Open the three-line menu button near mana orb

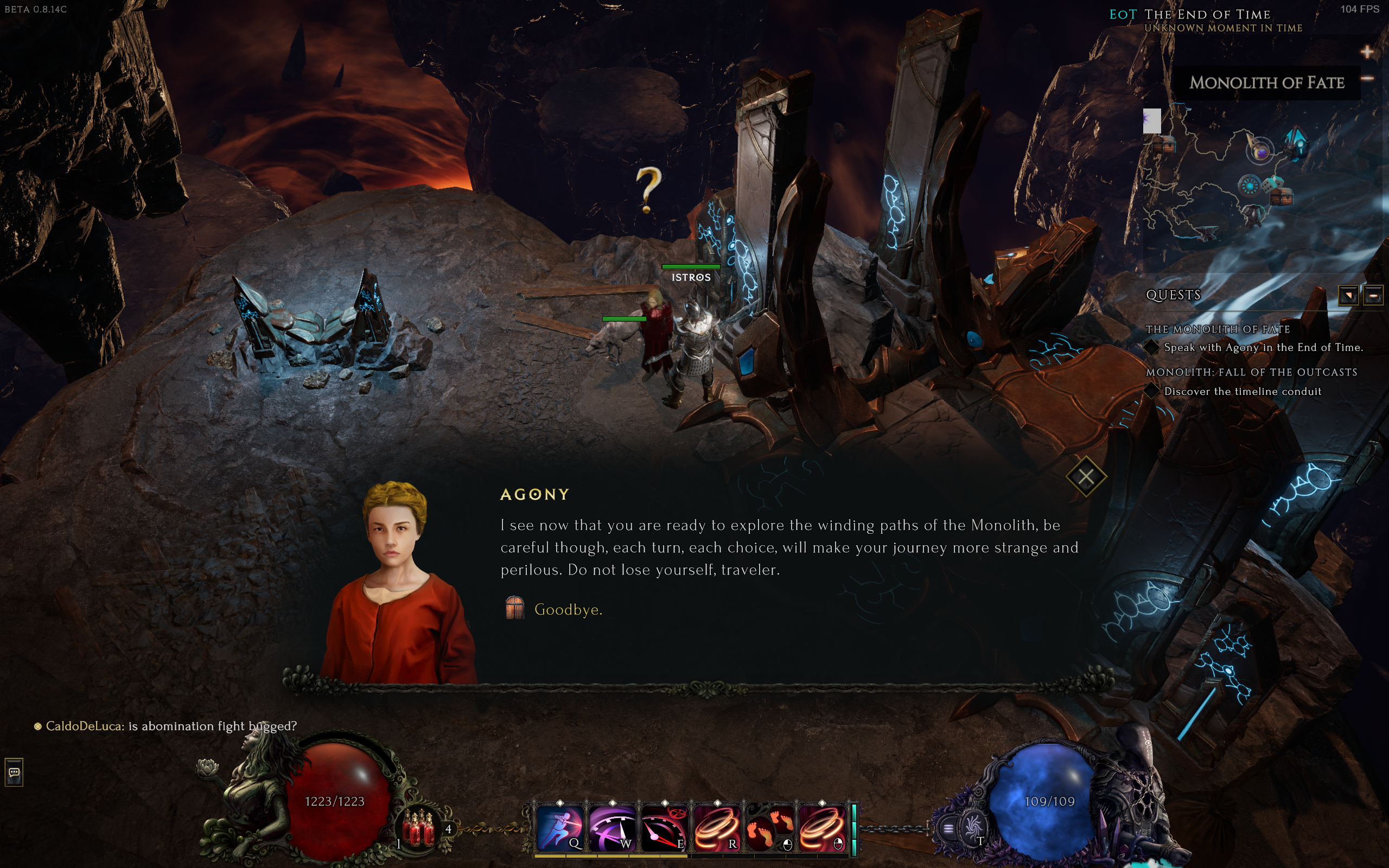(x=948, y=828)
